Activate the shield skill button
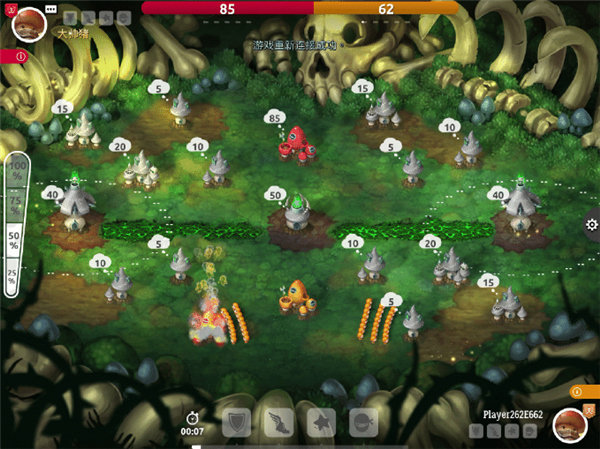600x449 pixels. coord(237,421)
